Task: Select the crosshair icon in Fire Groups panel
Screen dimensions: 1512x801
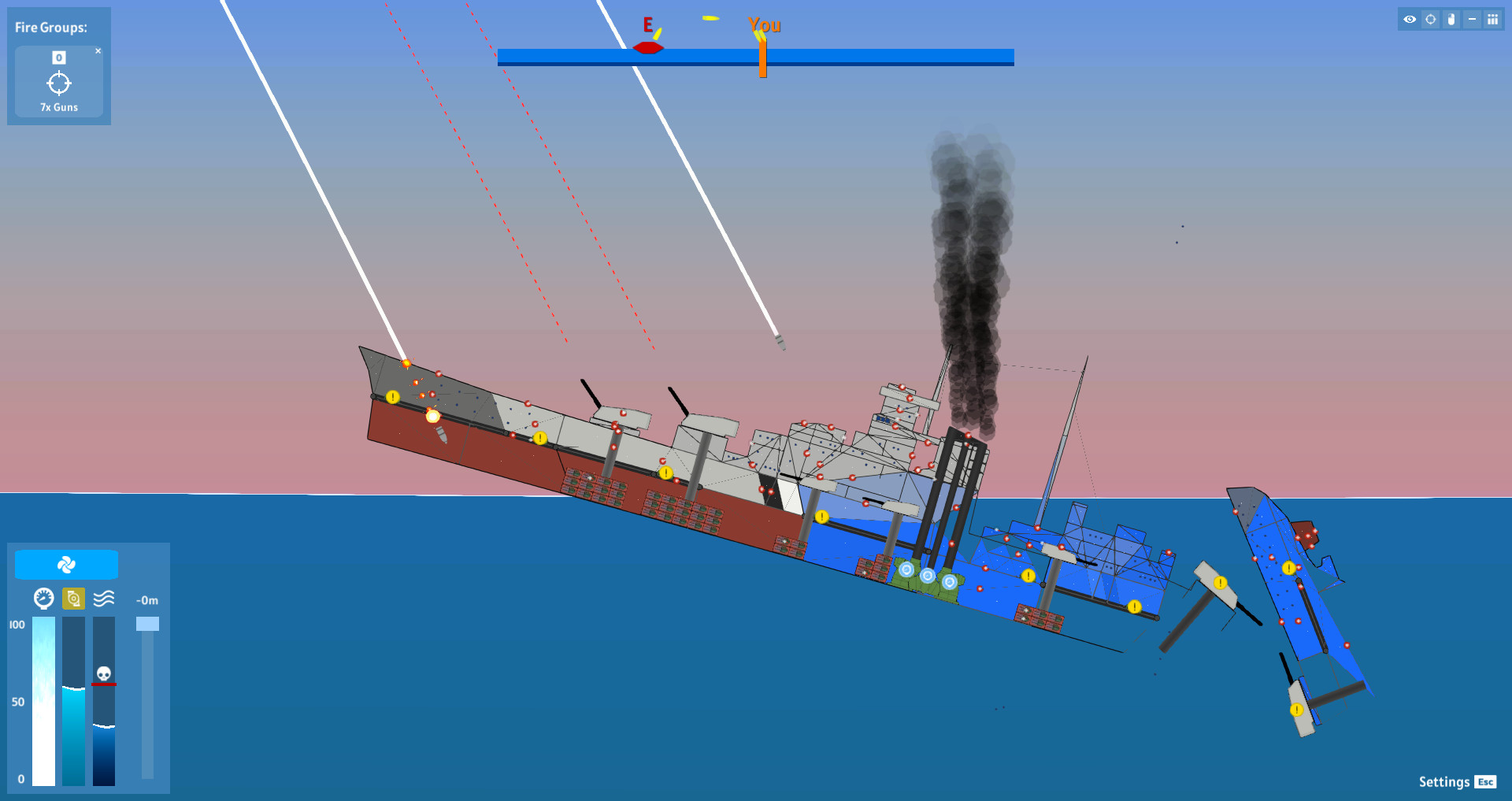Action: point(59,83)
